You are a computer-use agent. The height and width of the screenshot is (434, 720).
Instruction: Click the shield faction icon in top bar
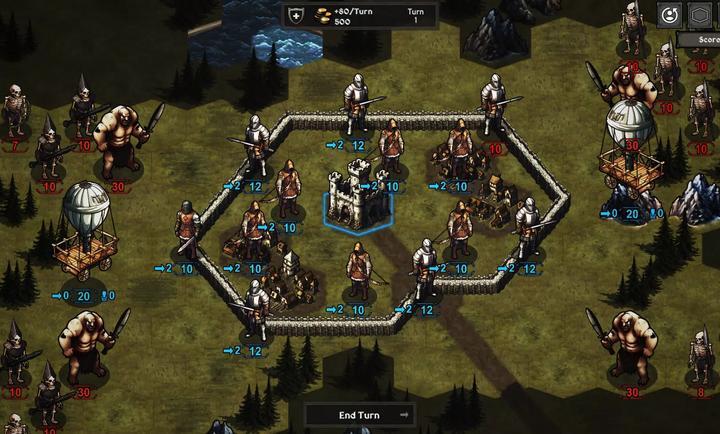pos(296,15)
